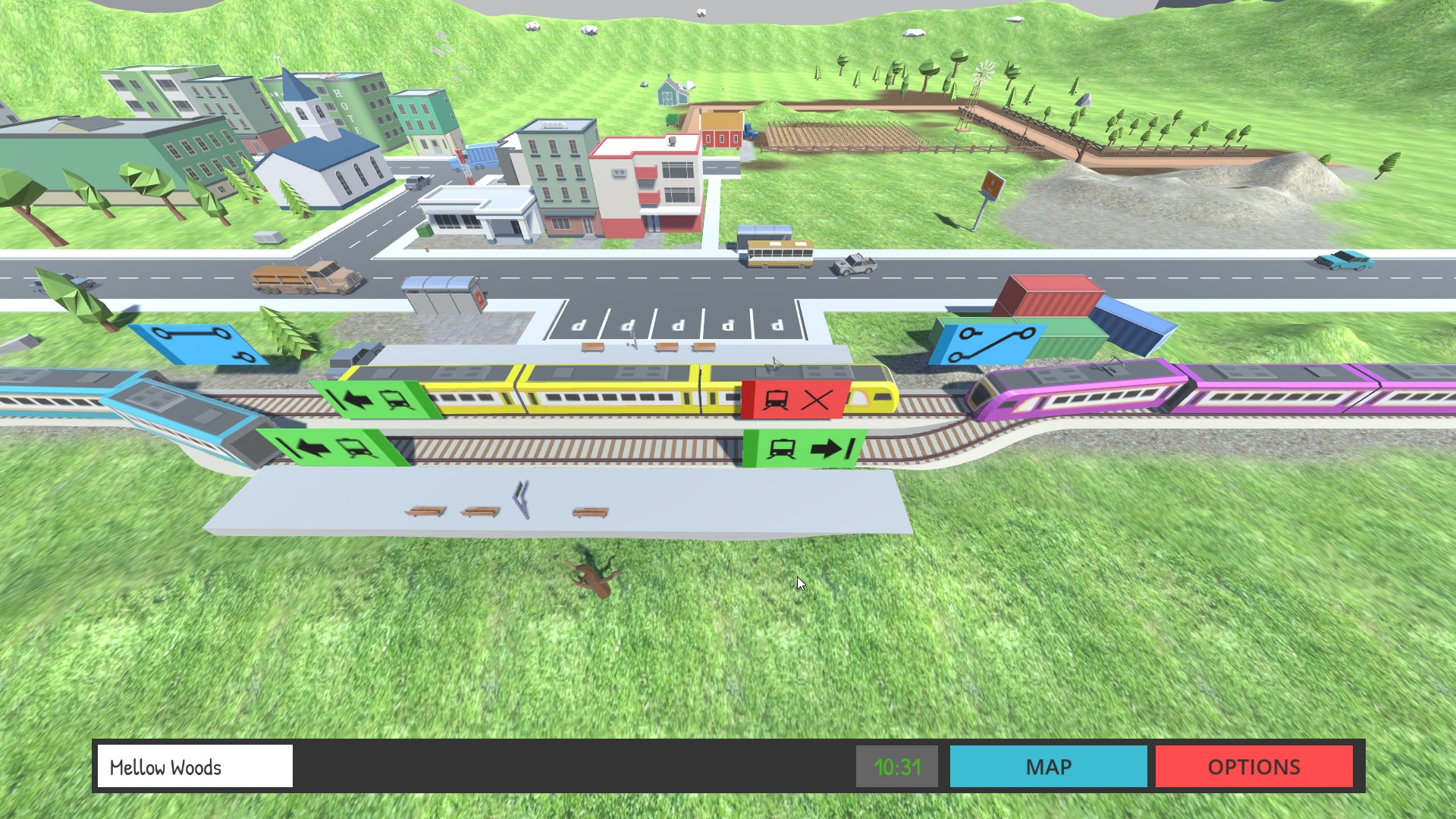Click the clock displaying 10:31

pyautogui.click(x=896, y=767)
